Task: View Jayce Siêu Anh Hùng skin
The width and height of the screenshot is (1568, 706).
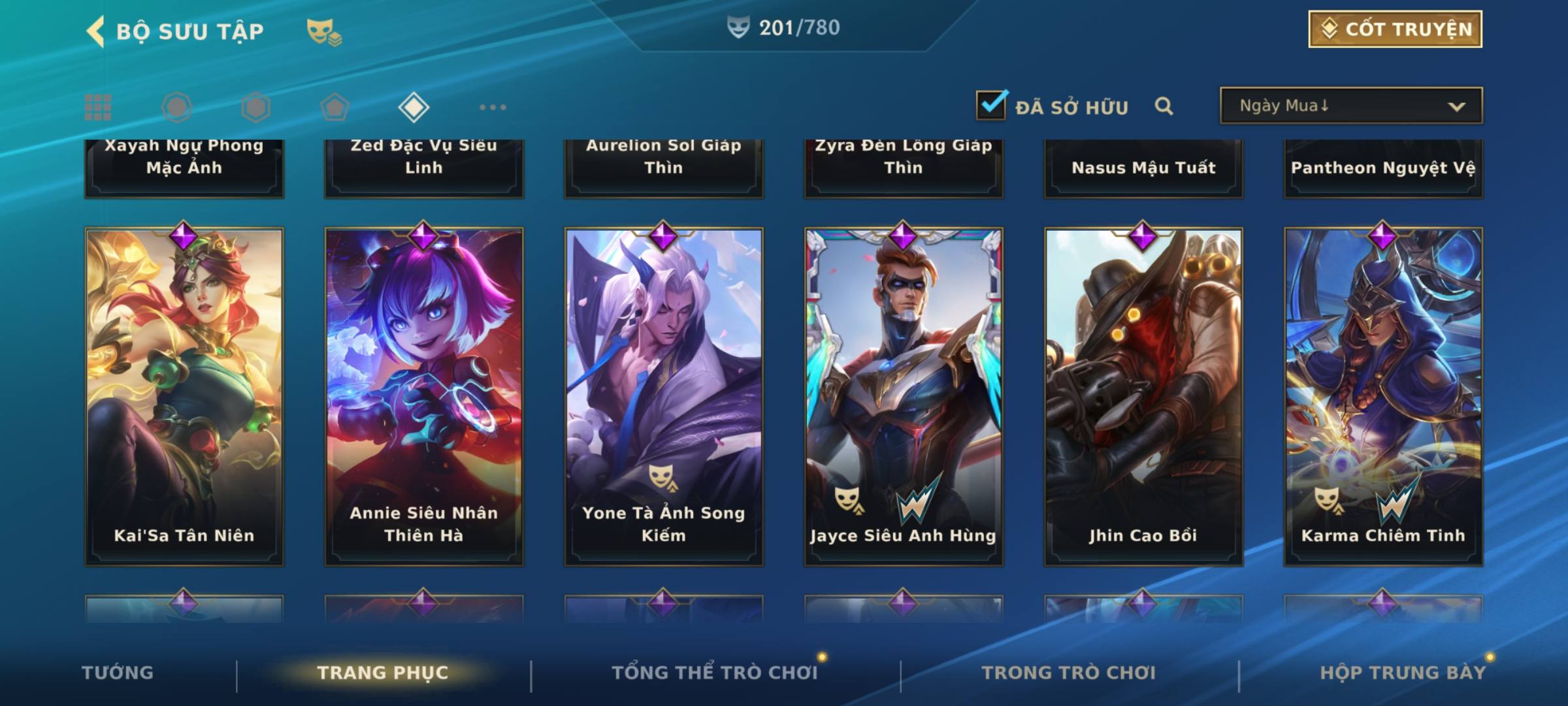Action: [904, 396]
